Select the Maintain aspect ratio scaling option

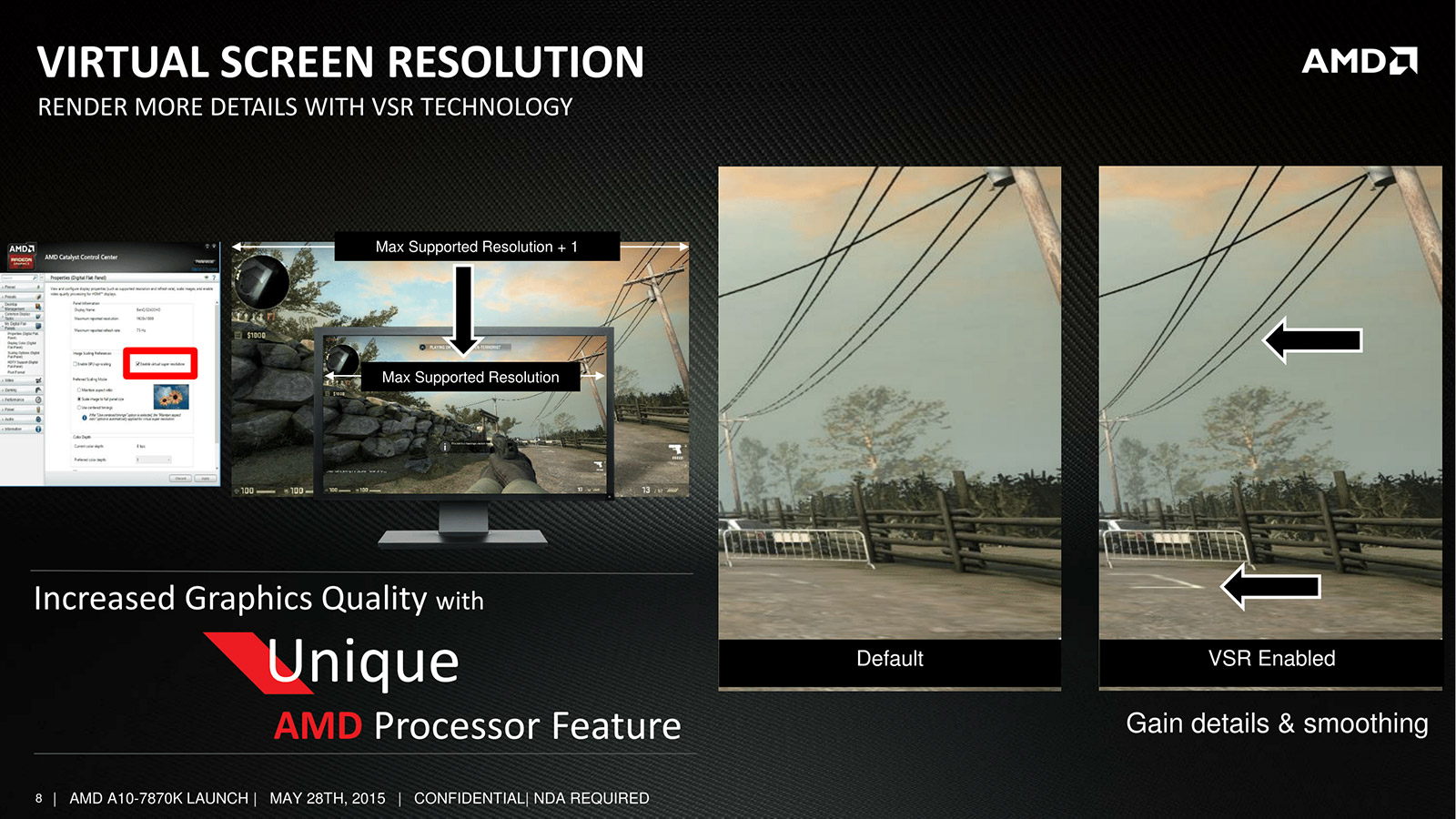(79, 389)
